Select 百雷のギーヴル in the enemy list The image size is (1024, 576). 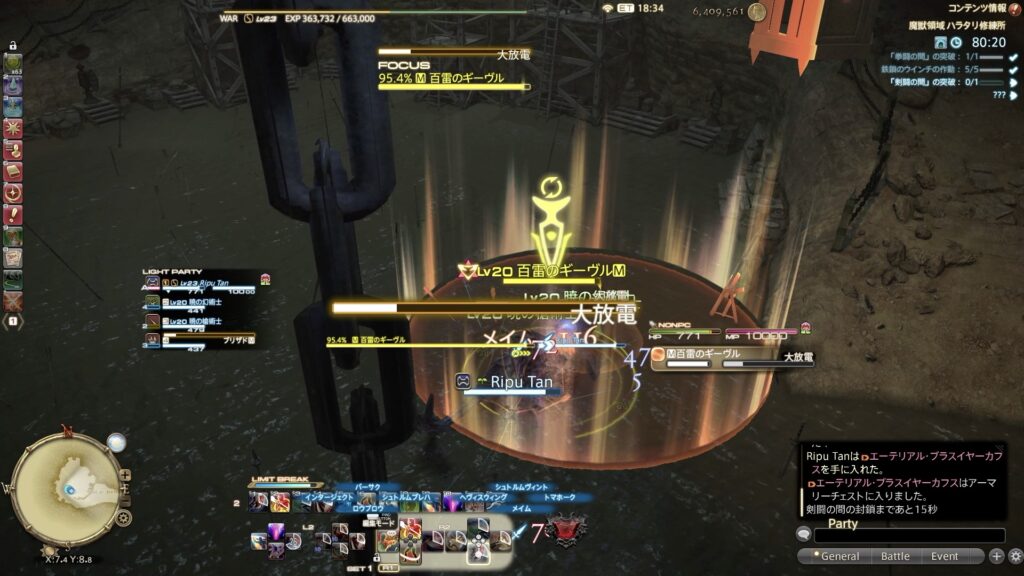pos(710,354)
